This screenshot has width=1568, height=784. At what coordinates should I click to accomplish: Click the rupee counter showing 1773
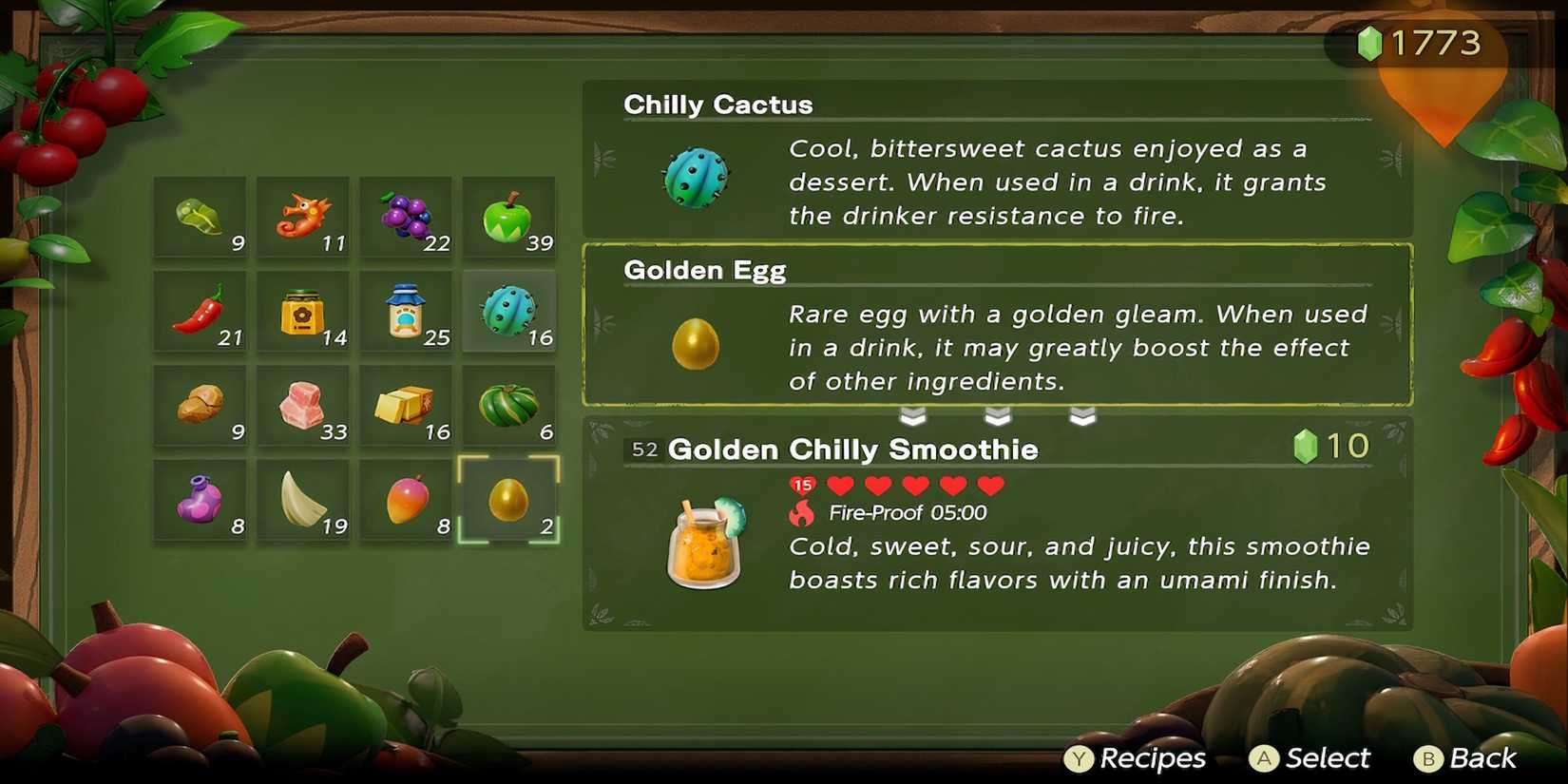(1419, 43)
